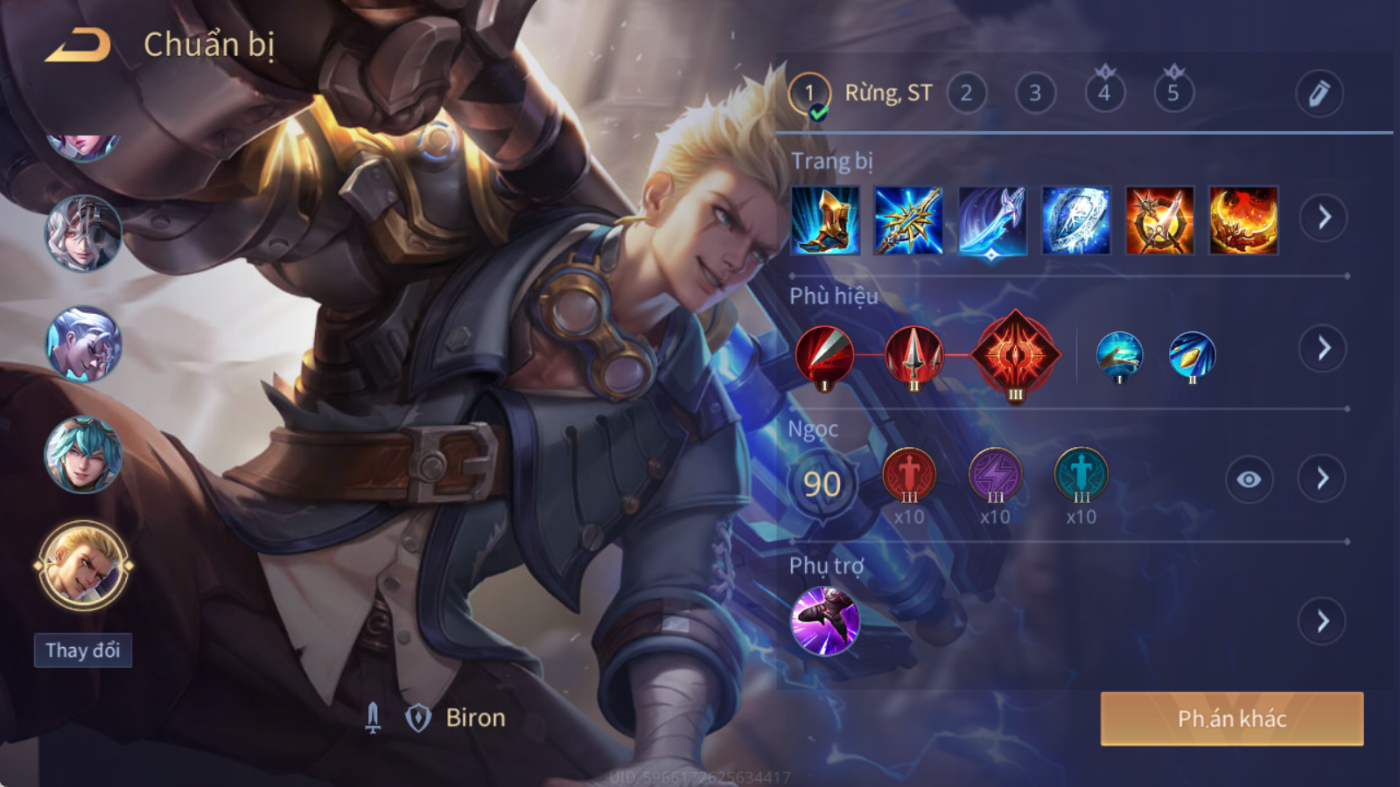Viewport: 1400px width, 787px height.
Task: Choose the selected Biron hero portrait
Action: pos(83,565)
